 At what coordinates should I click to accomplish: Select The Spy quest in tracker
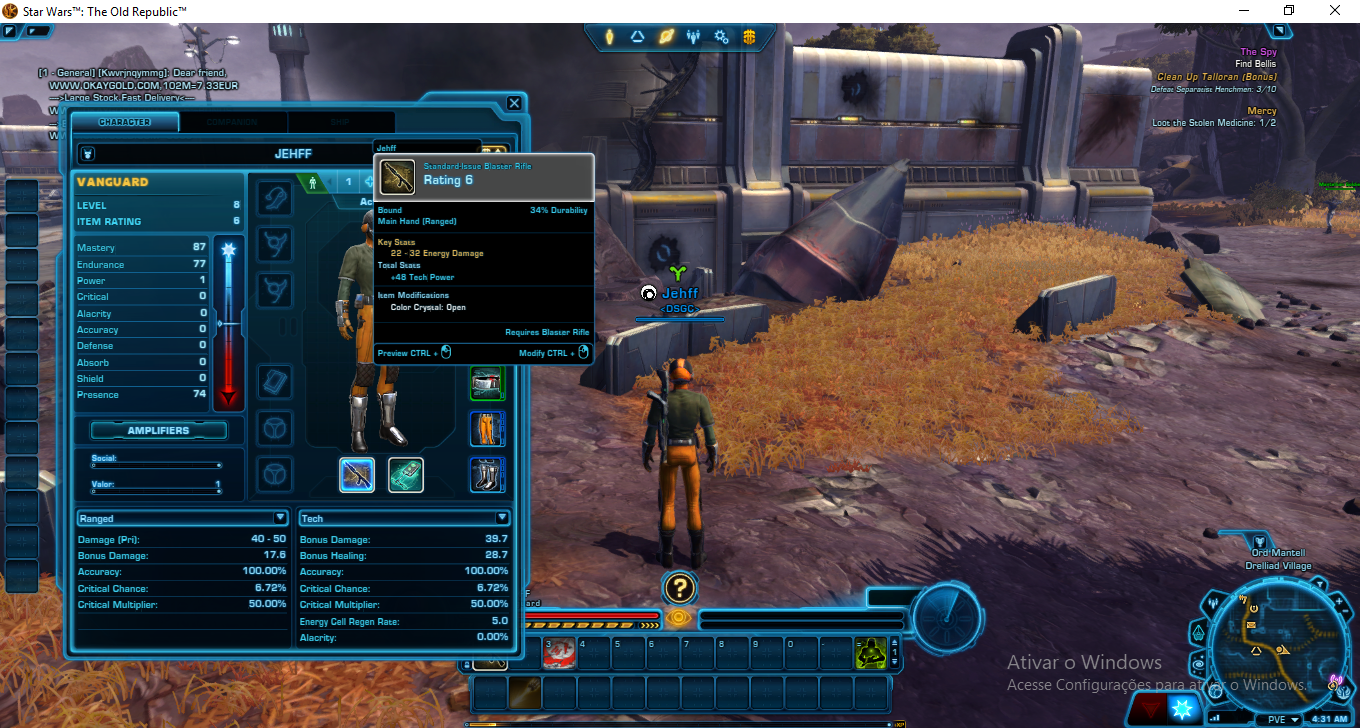1256,52
